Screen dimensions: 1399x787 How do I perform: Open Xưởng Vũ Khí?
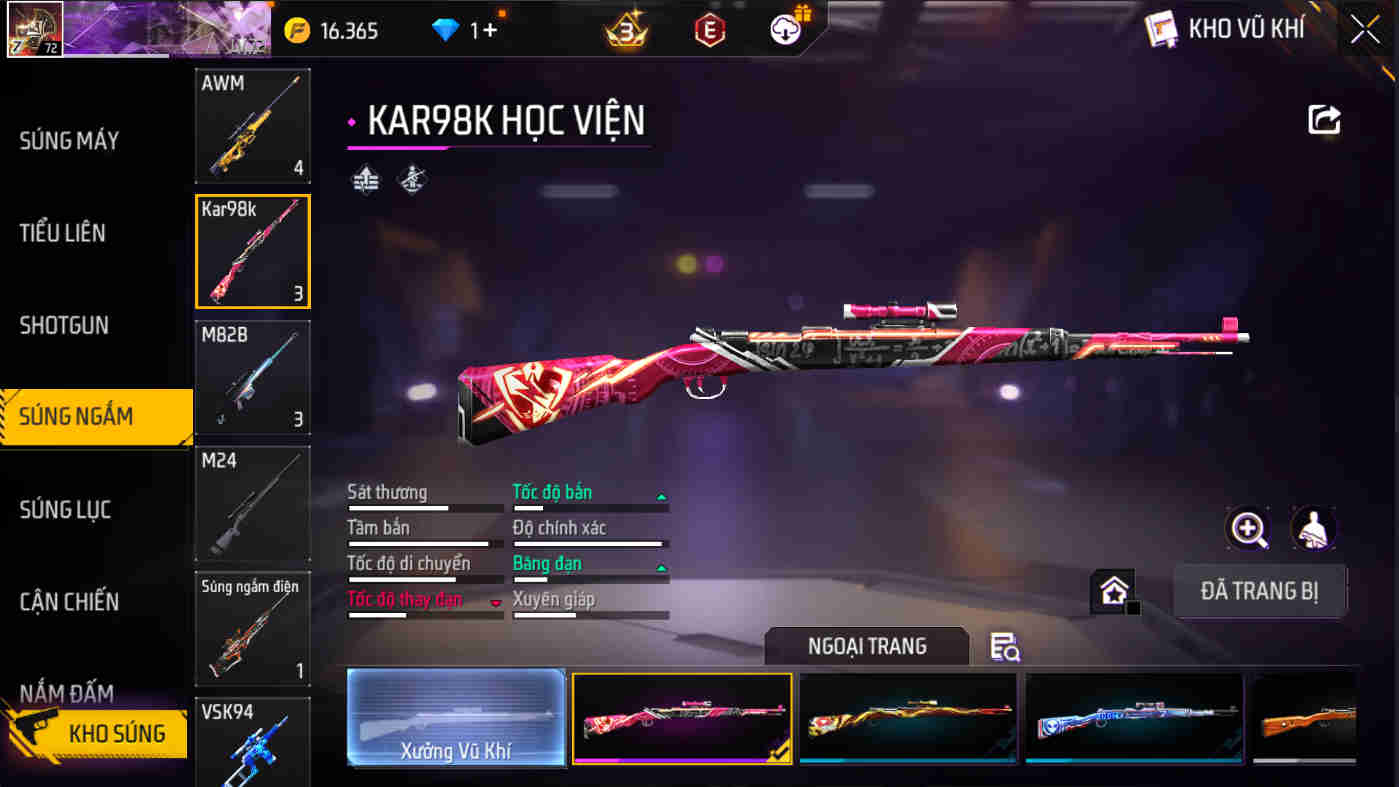456,718
